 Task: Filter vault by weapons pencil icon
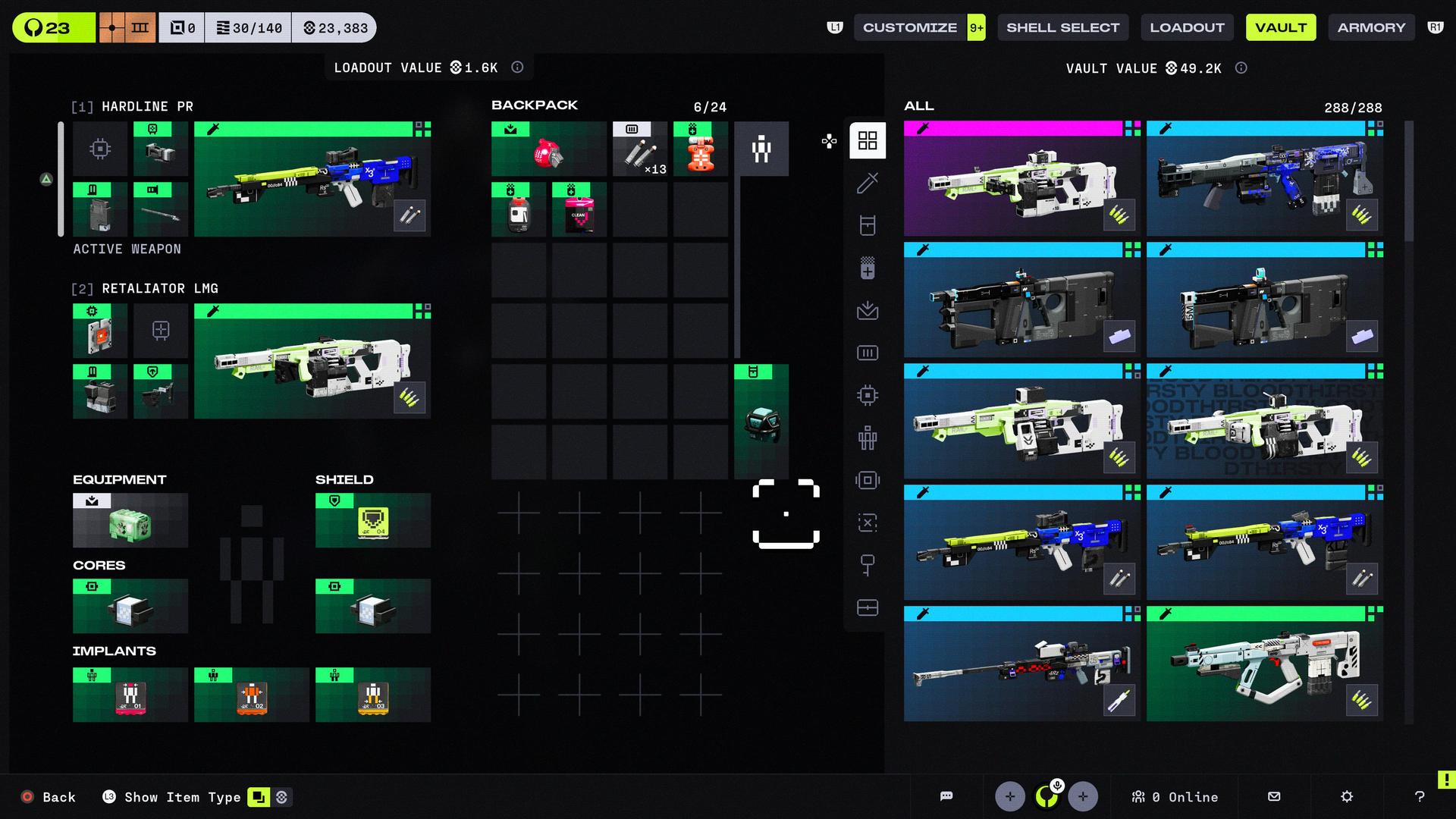(868, 183)
